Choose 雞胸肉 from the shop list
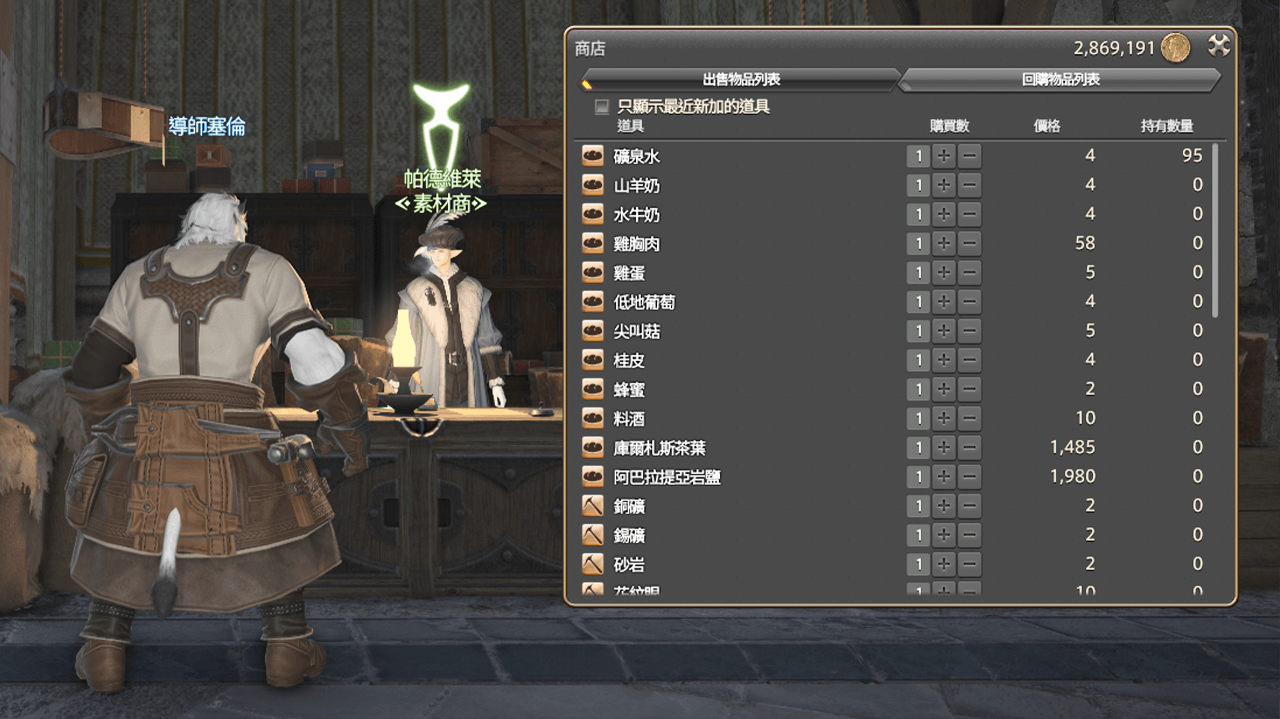The image size is (1280, 719). pyautogui.click(x=637, y=244)
